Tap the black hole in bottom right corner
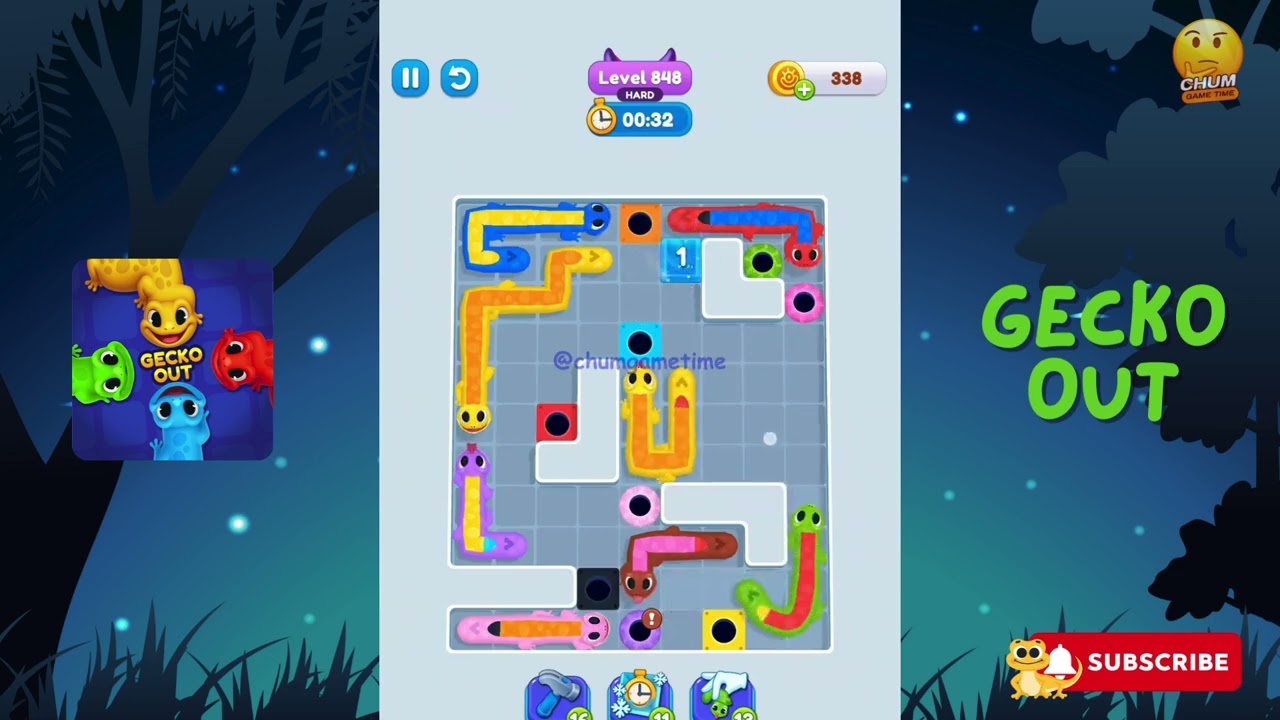 pyautogui.click(x=723, y=628)
